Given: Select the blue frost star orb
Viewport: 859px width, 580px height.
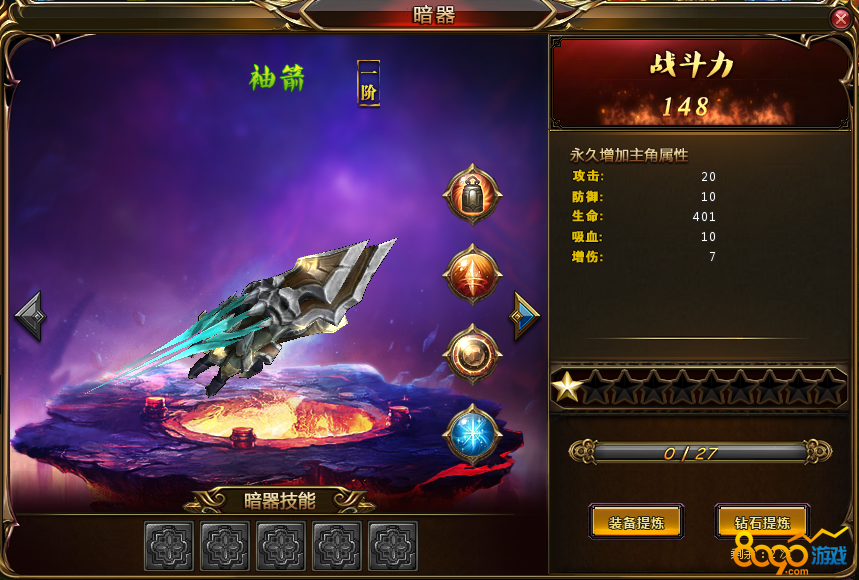Looking at the screenshot, I should click(472, 435).
